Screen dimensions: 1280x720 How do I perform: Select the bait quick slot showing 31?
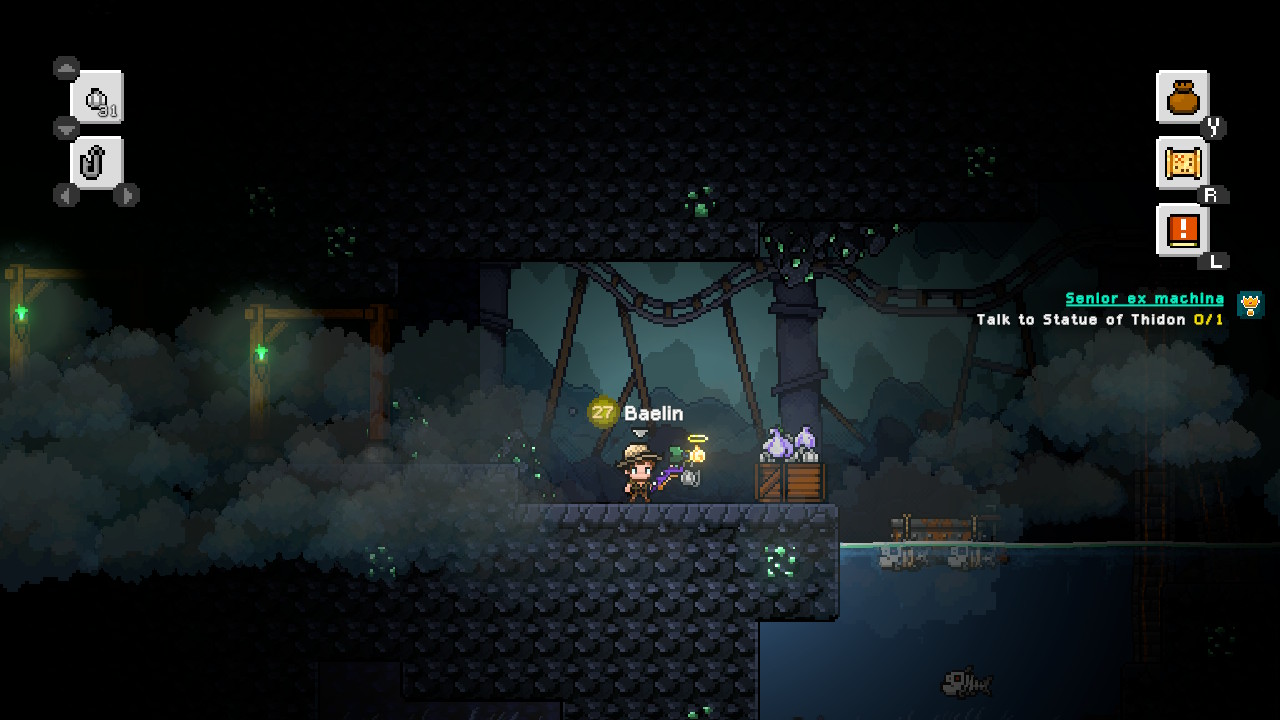click(97, 97)
